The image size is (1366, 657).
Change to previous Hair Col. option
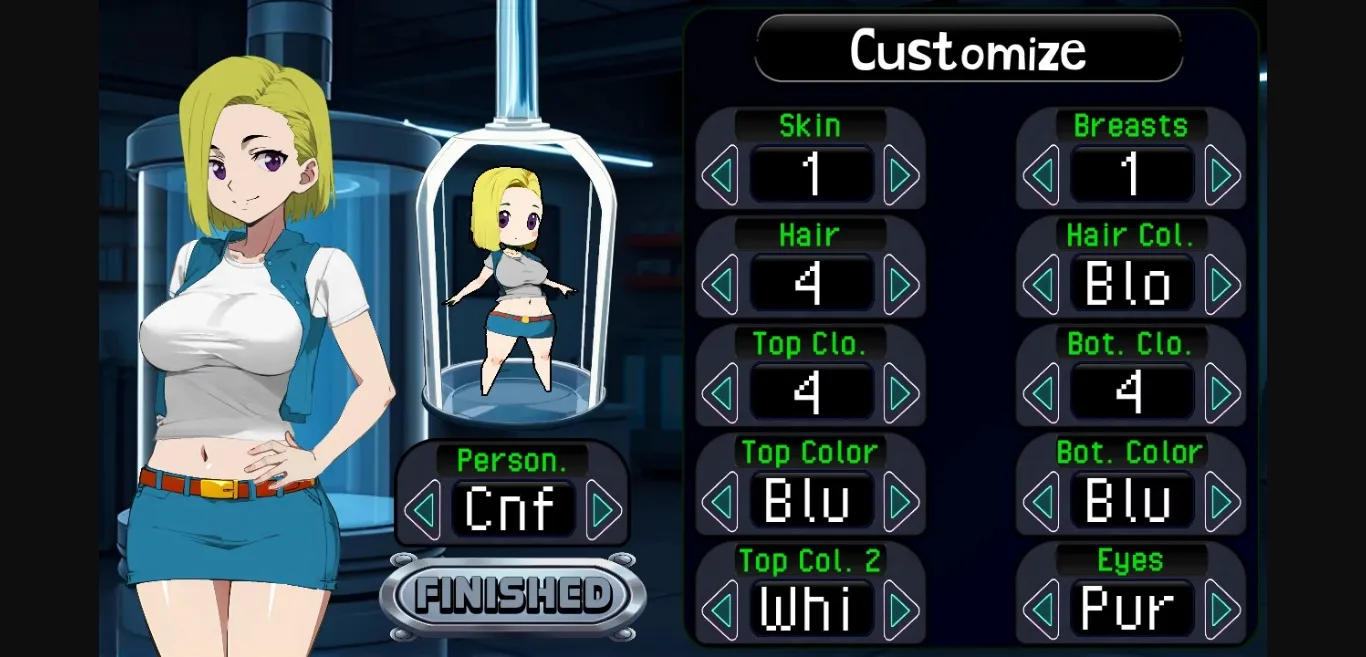[x=1041, y=285]
